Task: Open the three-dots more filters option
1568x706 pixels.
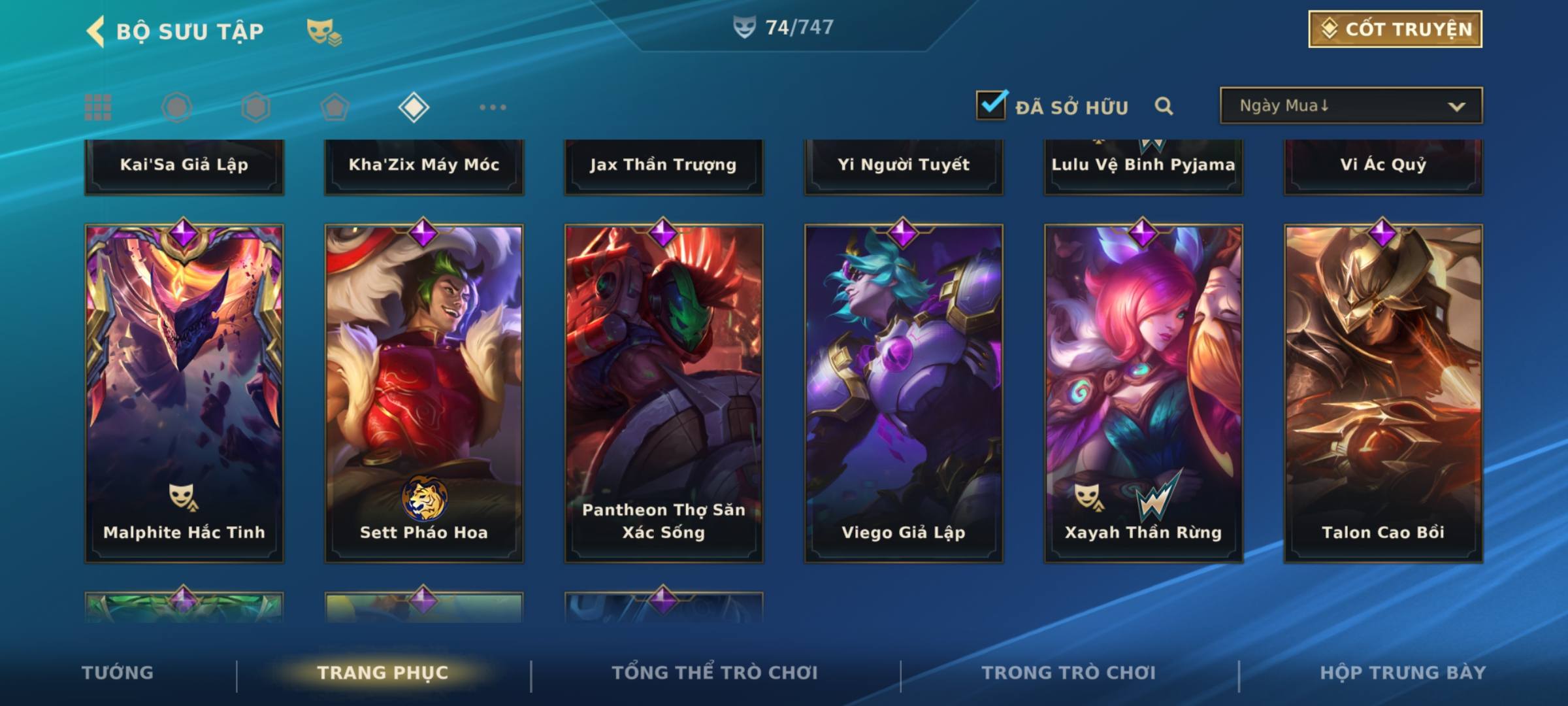Action: (493, 107)
